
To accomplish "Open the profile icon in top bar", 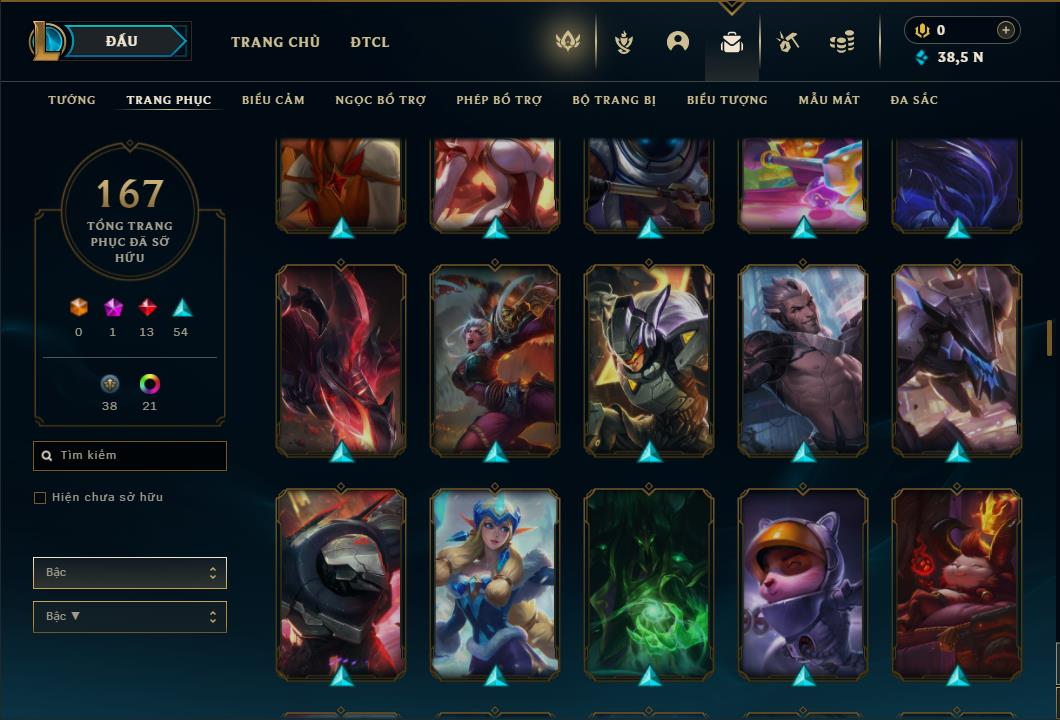I will (x=678, y=42).
